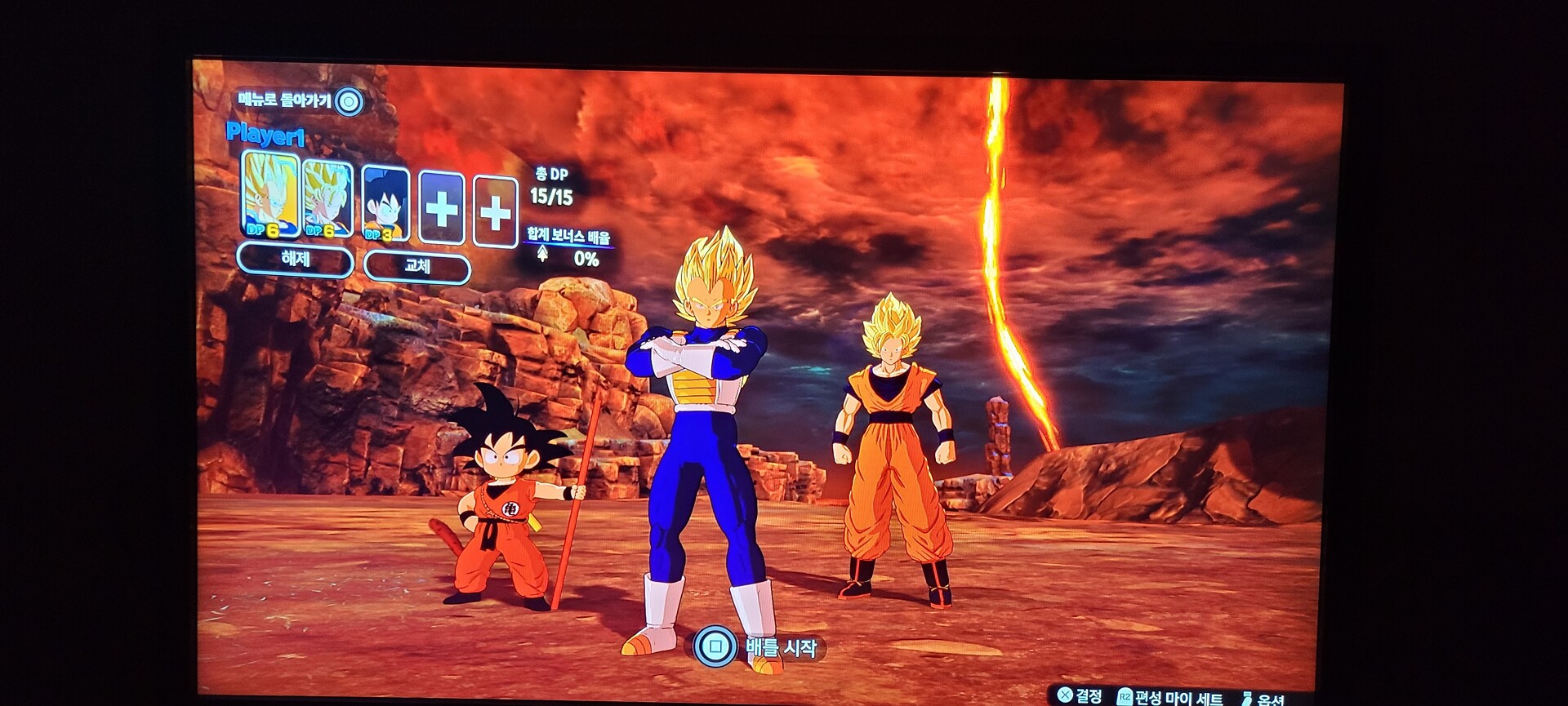Start the battle with 배틀 시작
Screen dimensions: 1568x706
pos(759,647)
